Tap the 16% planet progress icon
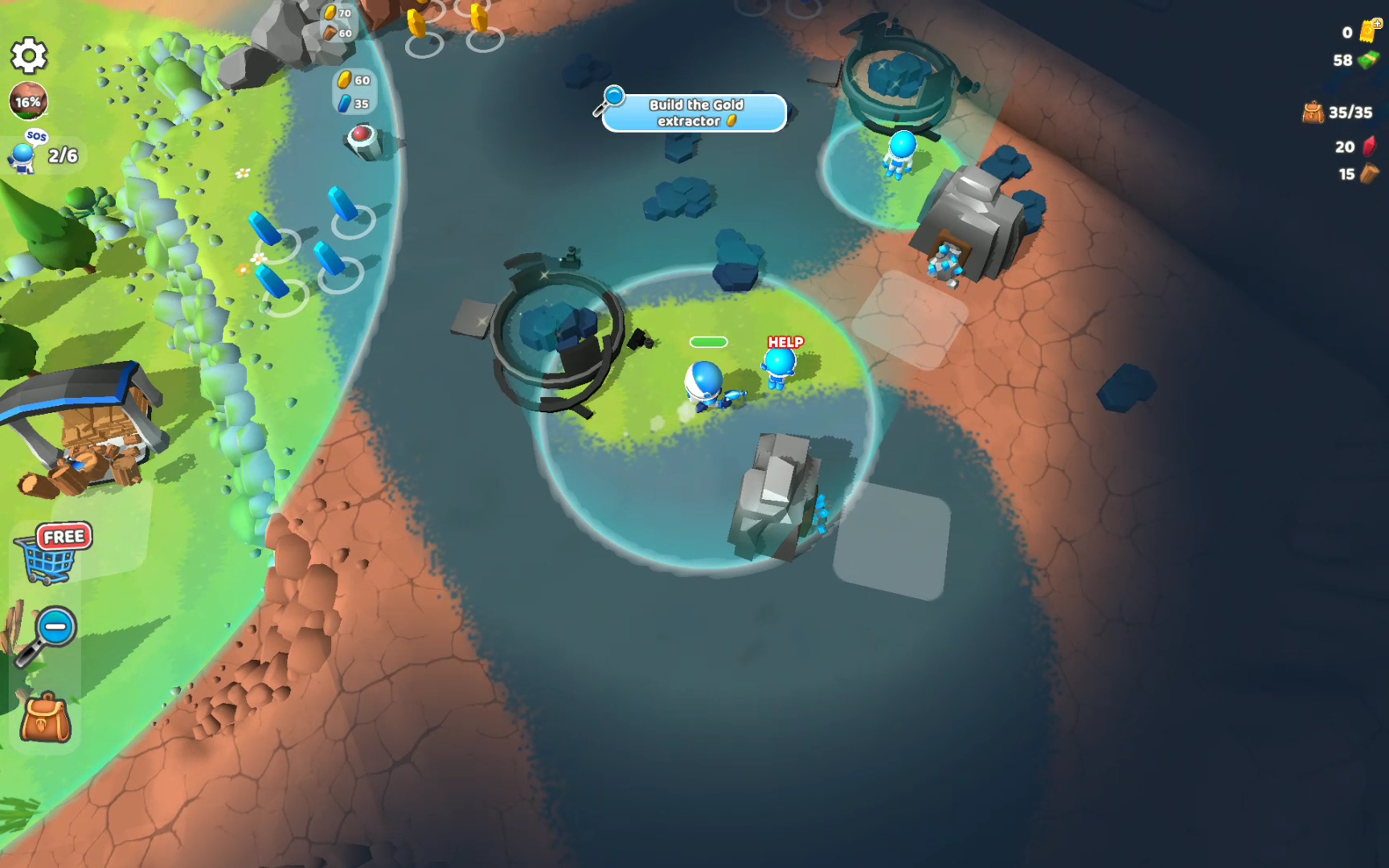The width and height of the screenshot is (1389, 868). coord(28,101)
